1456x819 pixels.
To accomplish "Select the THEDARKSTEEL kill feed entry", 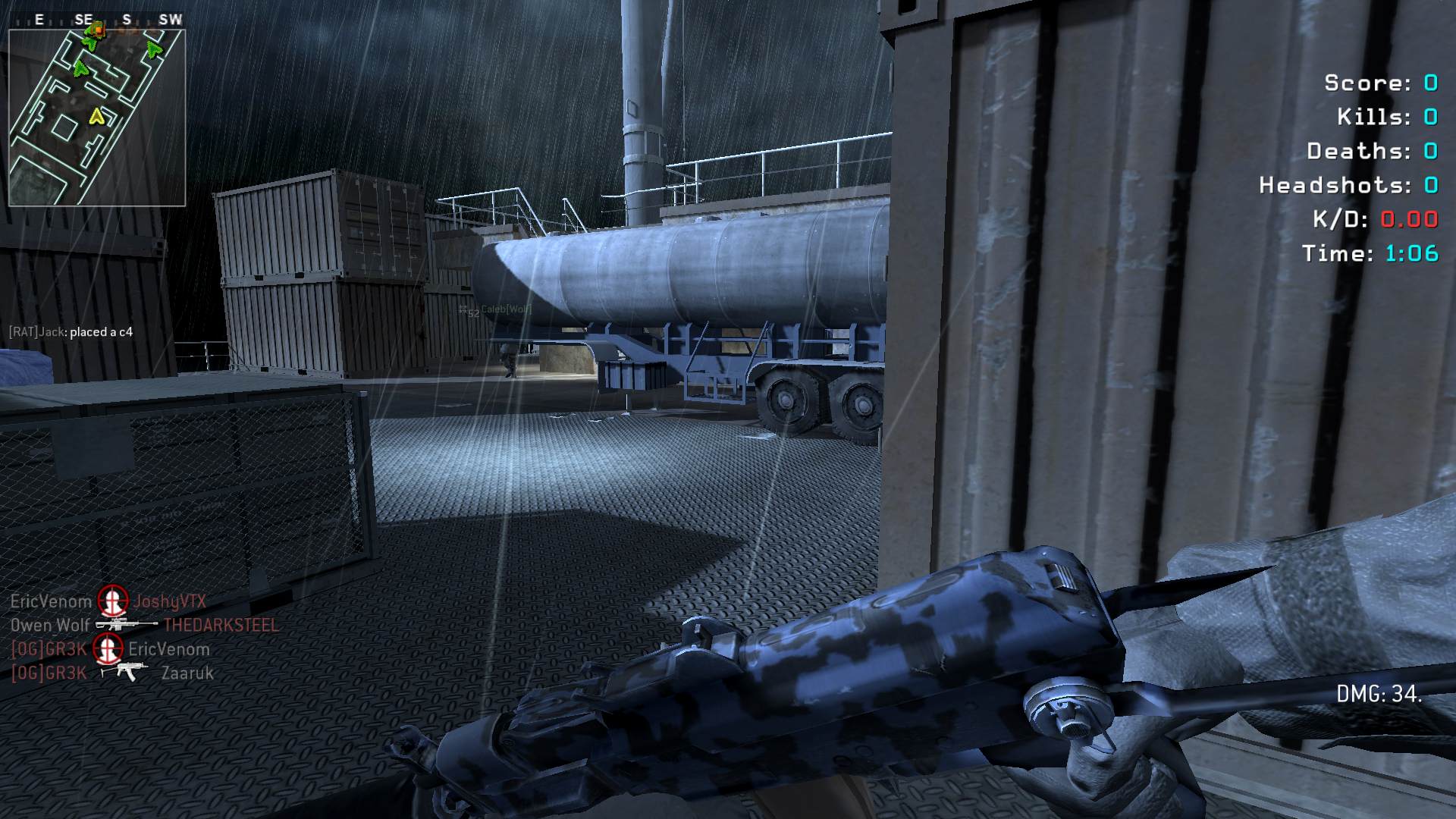I will click(221, 626).
